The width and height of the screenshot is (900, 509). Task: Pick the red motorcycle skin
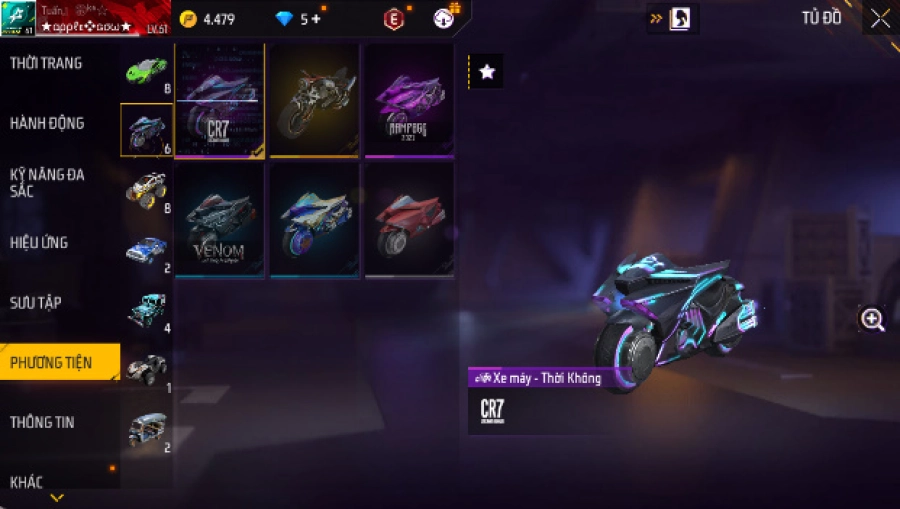pos(409,220)
